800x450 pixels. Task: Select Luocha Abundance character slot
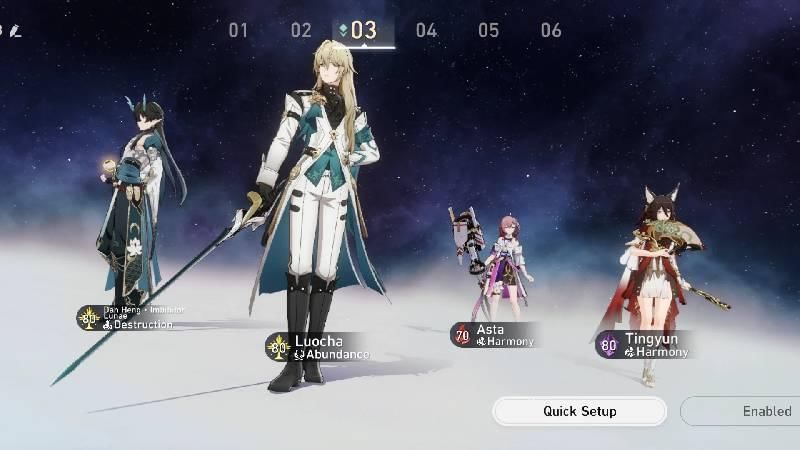click(x=318, y=347)
